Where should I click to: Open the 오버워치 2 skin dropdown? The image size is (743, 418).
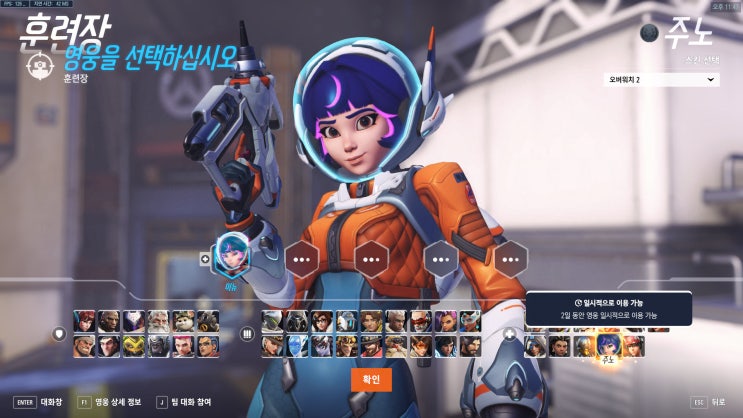point(661,79)
